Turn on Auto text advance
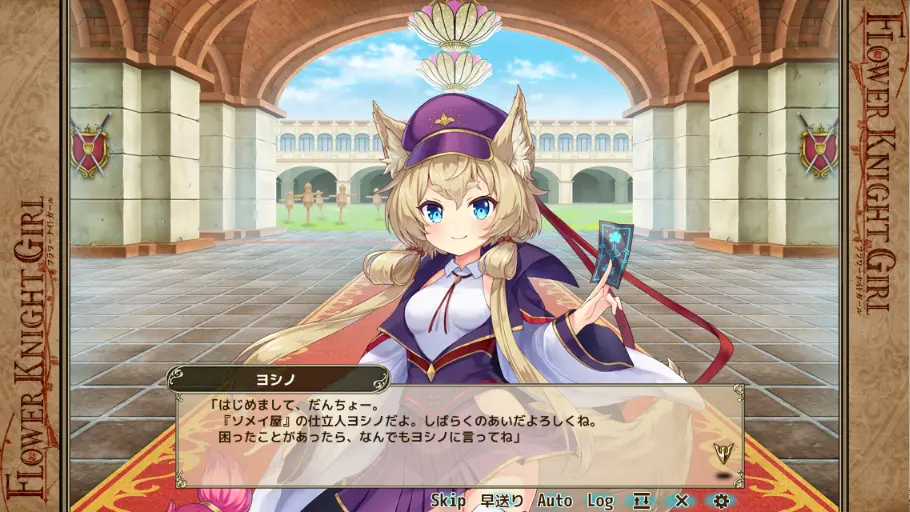The width and height of the screenshot is (910, 512). pos(555,500)
